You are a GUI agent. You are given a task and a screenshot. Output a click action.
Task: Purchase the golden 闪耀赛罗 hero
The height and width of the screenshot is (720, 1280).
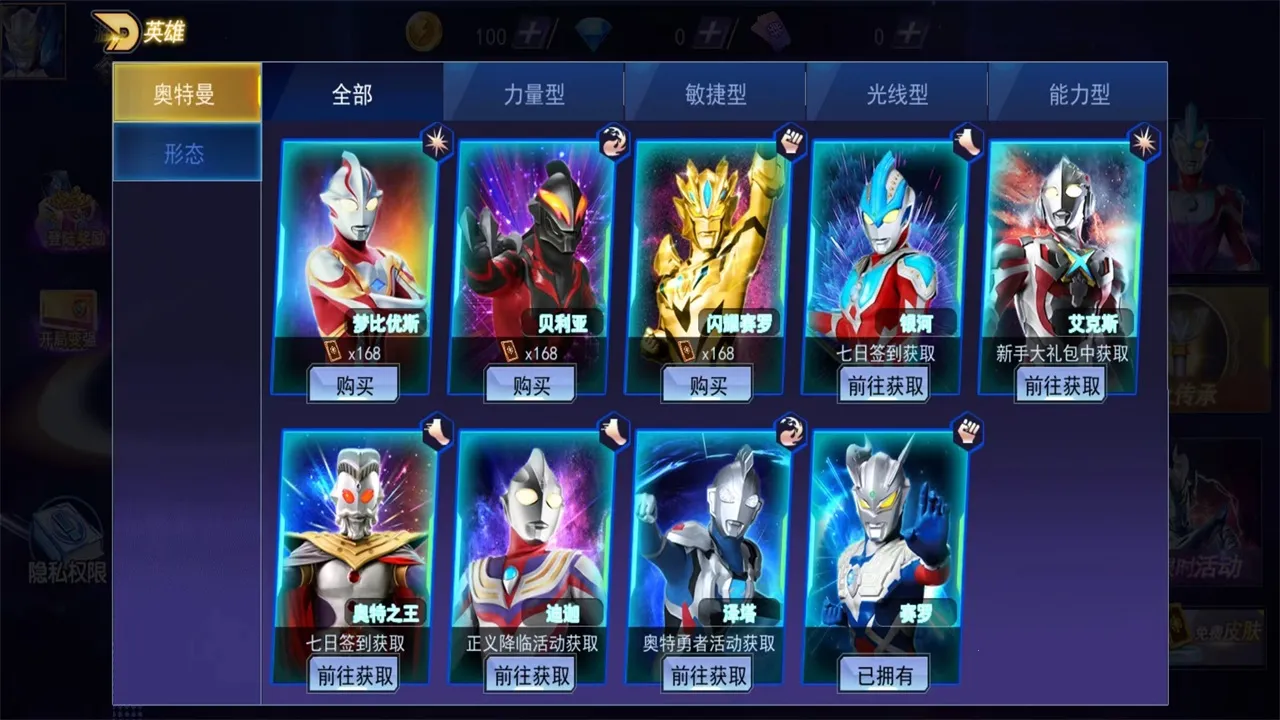[707, 385]
